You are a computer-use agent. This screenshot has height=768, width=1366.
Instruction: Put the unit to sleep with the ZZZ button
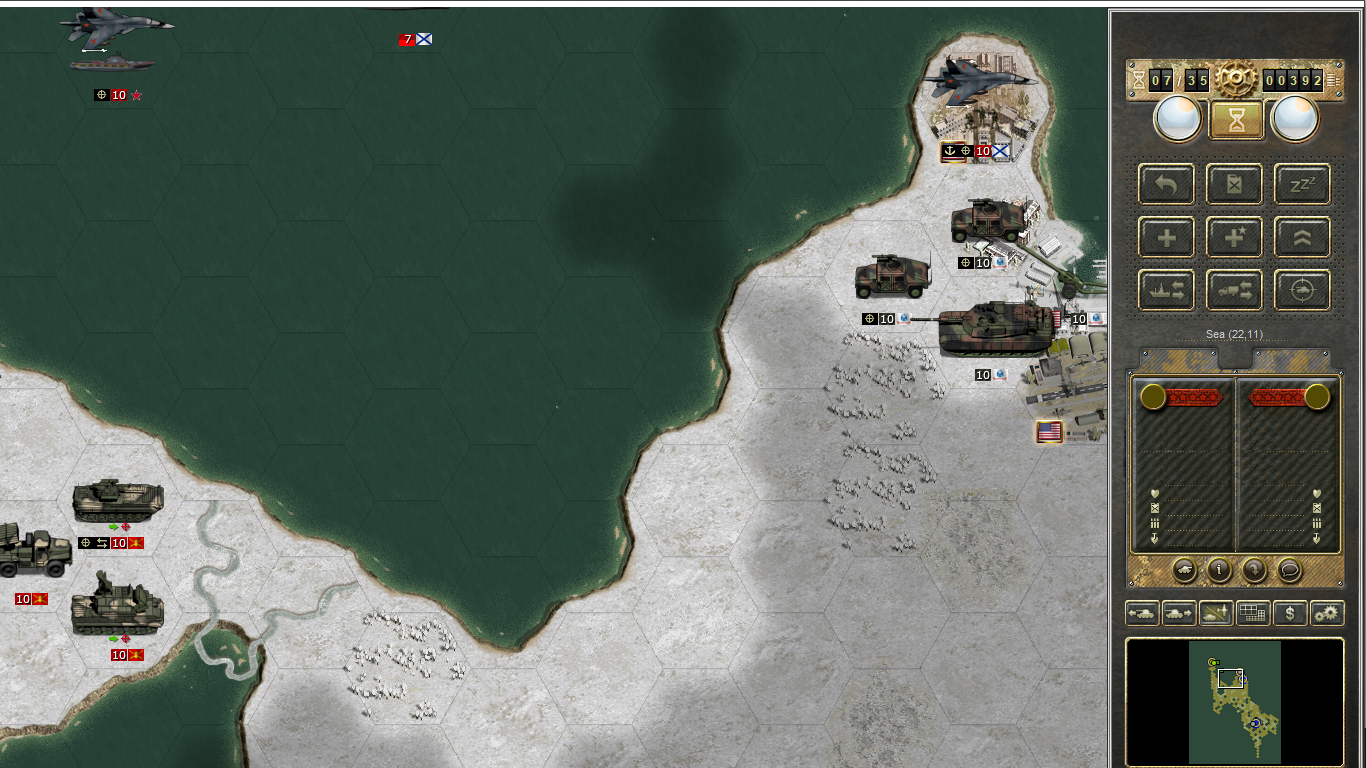(x=1302, y=185)
